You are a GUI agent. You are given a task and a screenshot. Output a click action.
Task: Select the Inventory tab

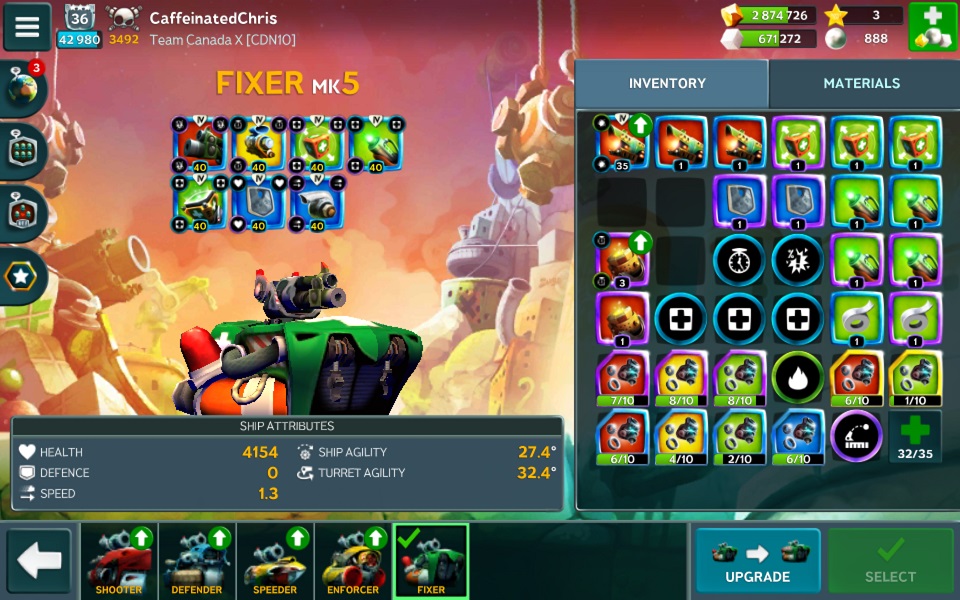(x=667, y=84)
